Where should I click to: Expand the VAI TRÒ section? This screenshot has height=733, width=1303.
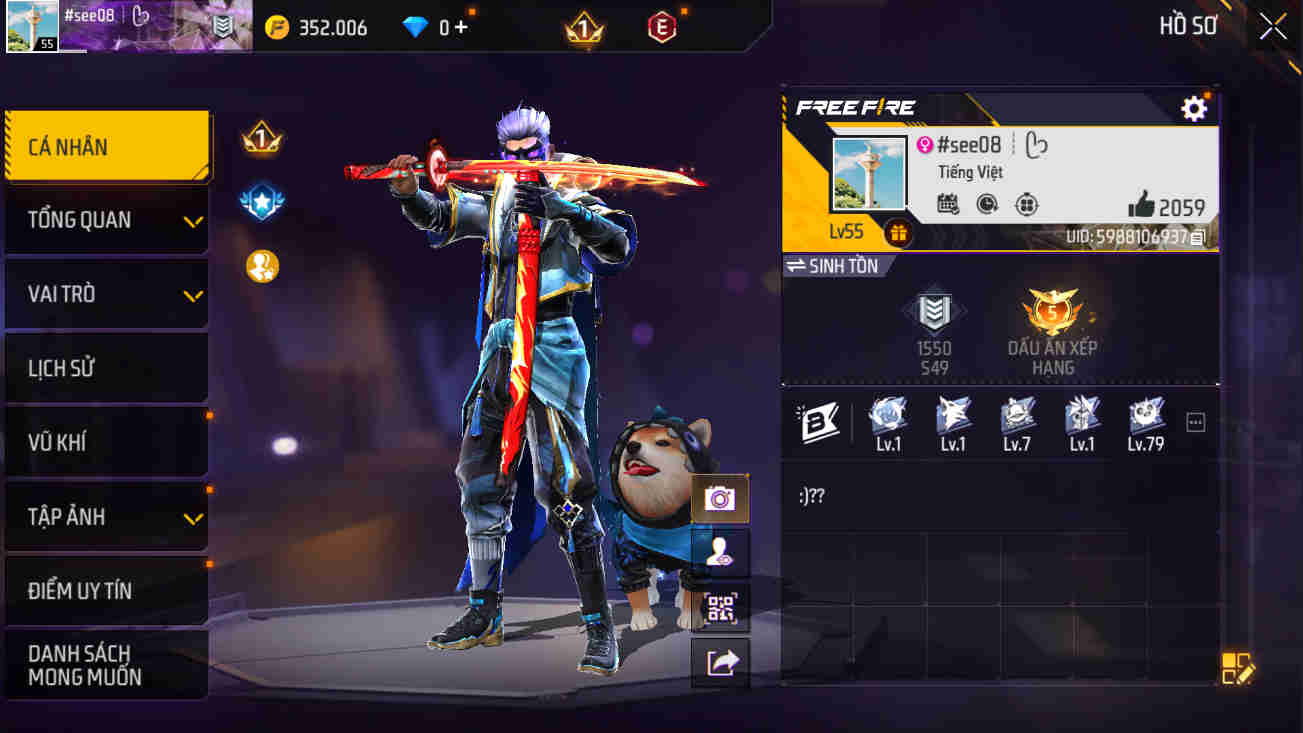(x=106, y=293)
